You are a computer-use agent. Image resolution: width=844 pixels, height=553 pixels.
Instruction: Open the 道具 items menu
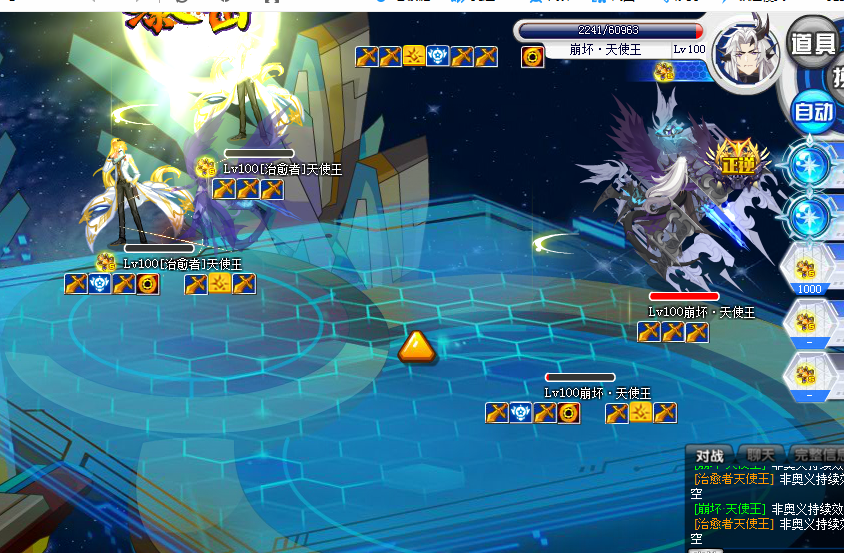(812, 44)
